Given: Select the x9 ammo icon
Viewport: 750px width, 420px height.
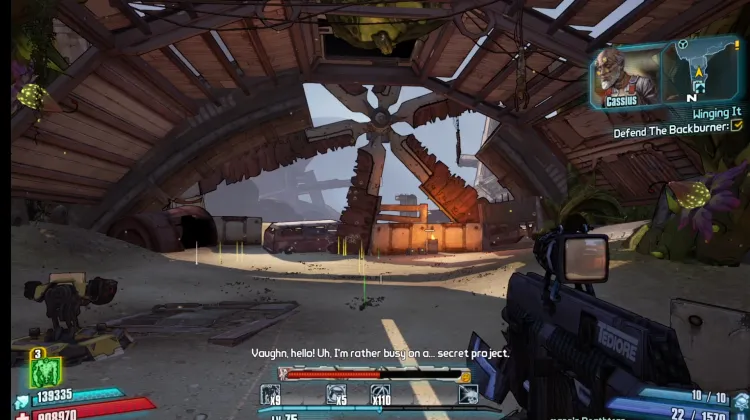Looking at the screenshot, I should click(272, 394).
